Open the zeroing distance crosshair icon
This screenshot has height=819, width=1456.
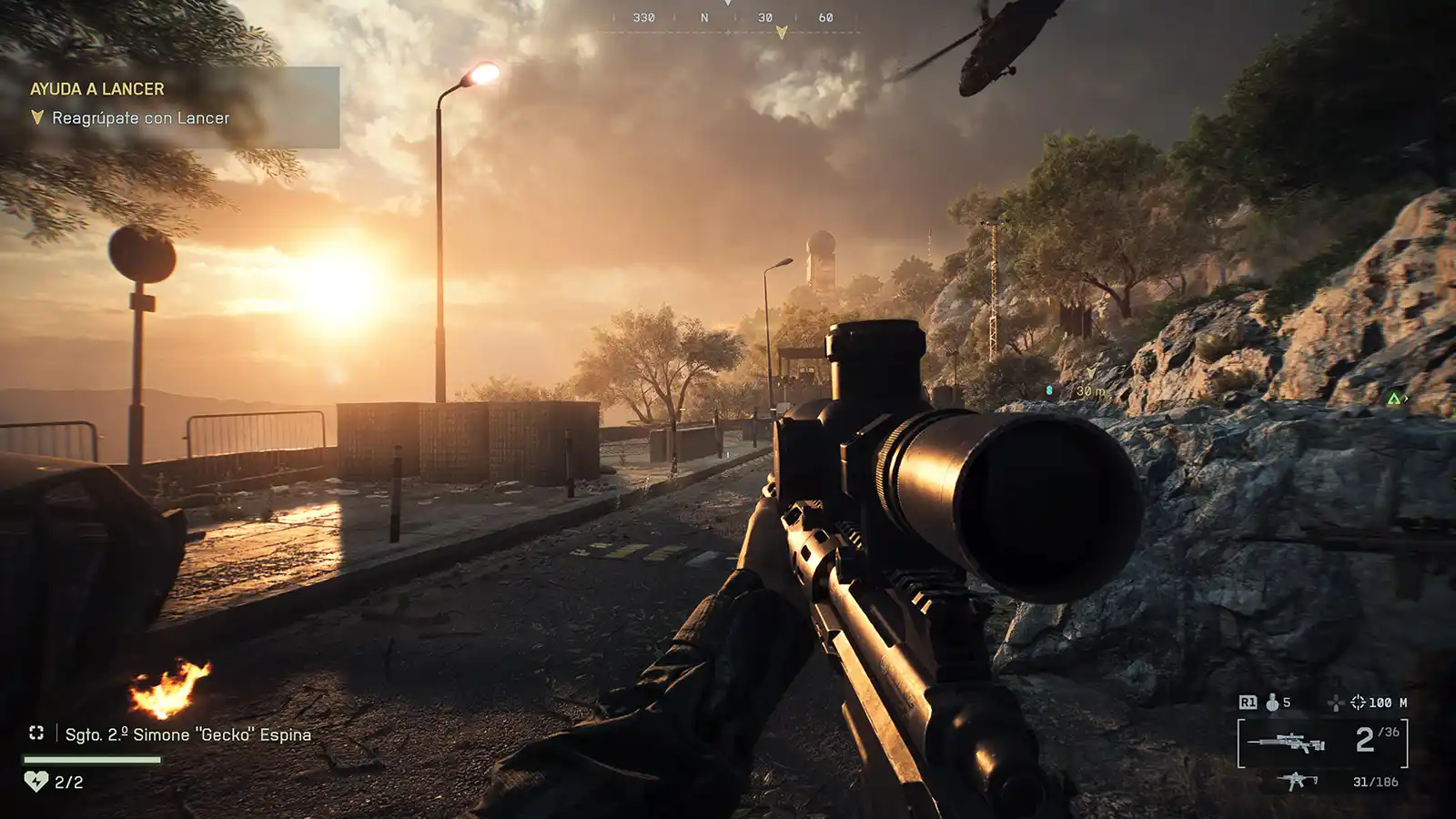(x=1358, y=703)
